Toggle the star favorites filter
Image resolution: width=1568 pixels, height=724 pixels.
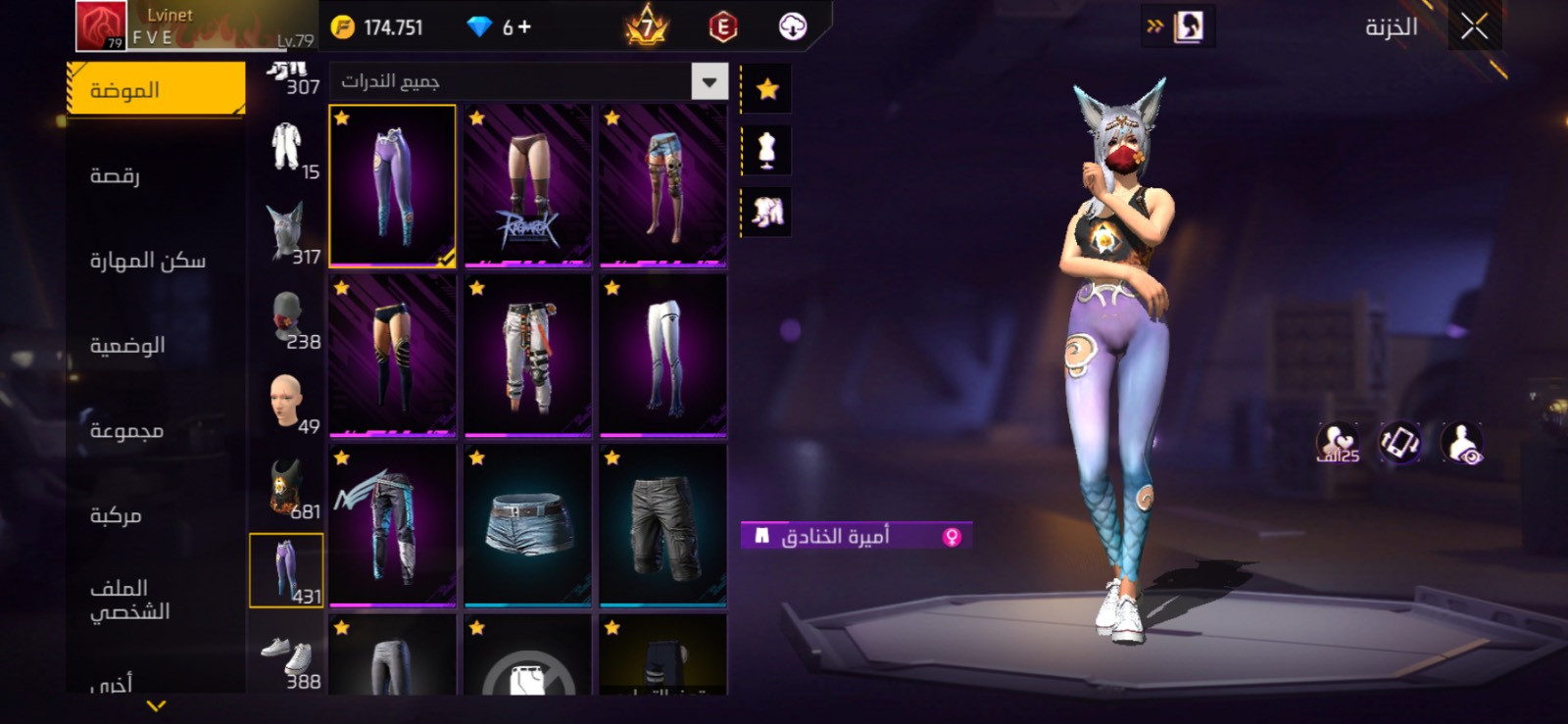767,90
